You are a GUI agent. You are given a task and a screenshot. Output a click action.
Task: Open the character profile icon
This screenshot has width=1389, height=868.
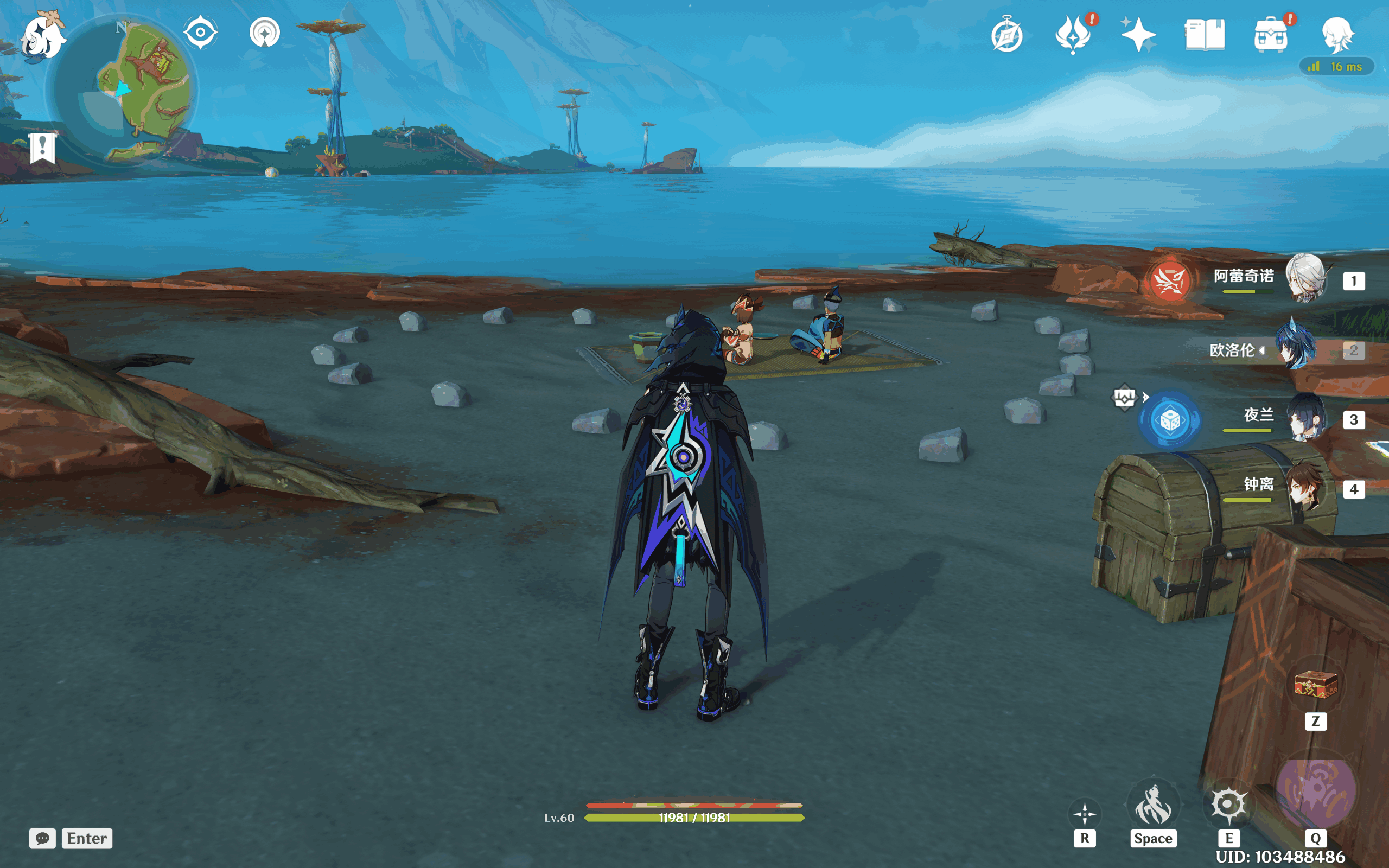(x=1337, y=34)
